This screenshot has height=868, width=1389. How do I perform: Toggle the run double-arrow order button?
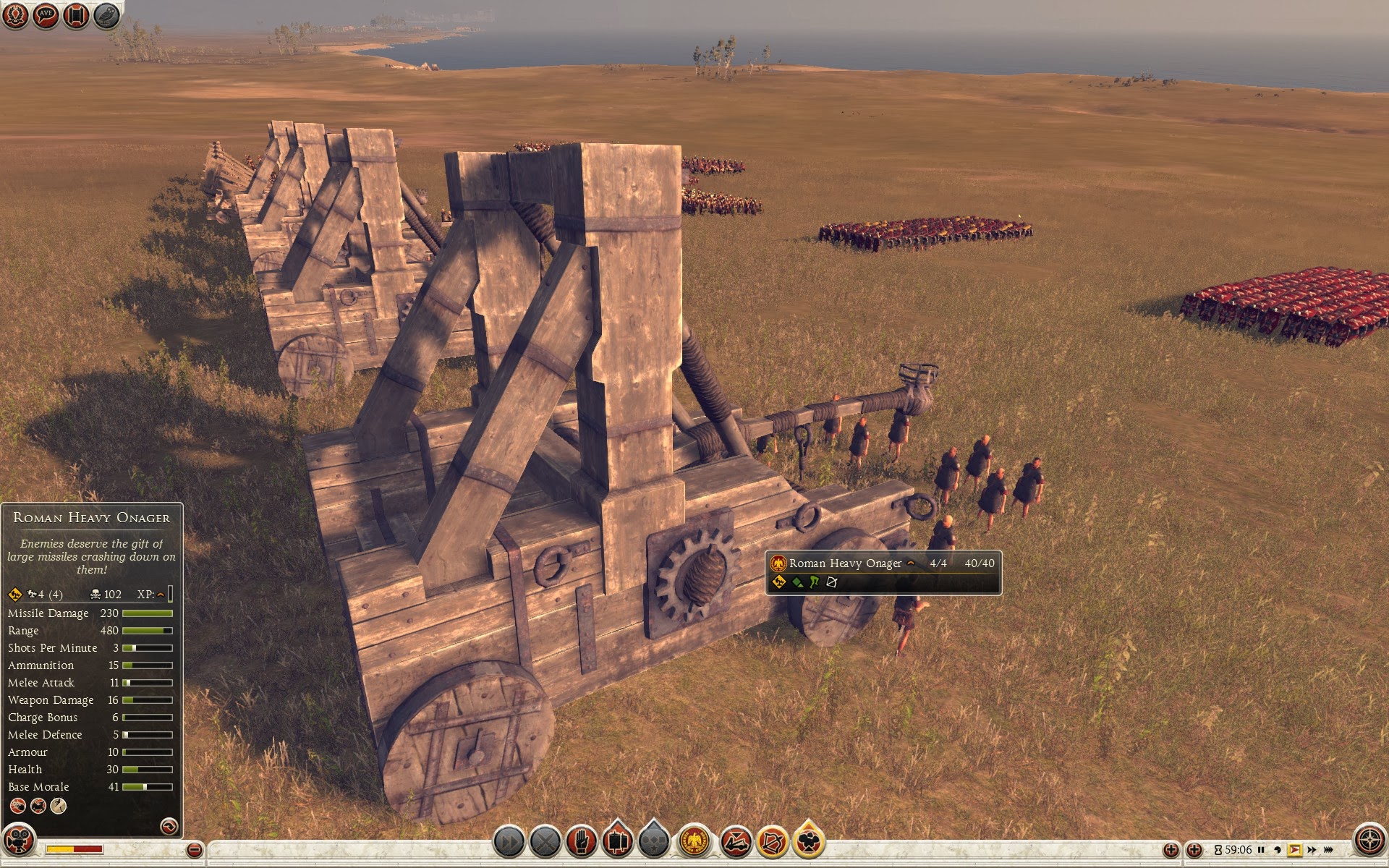tap(509, 842)
